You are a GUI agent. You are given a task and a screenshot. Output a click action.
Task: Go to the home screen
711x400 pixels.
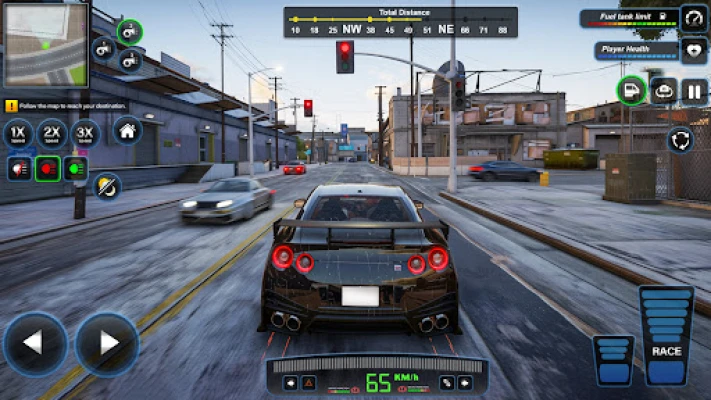(127, 130)
